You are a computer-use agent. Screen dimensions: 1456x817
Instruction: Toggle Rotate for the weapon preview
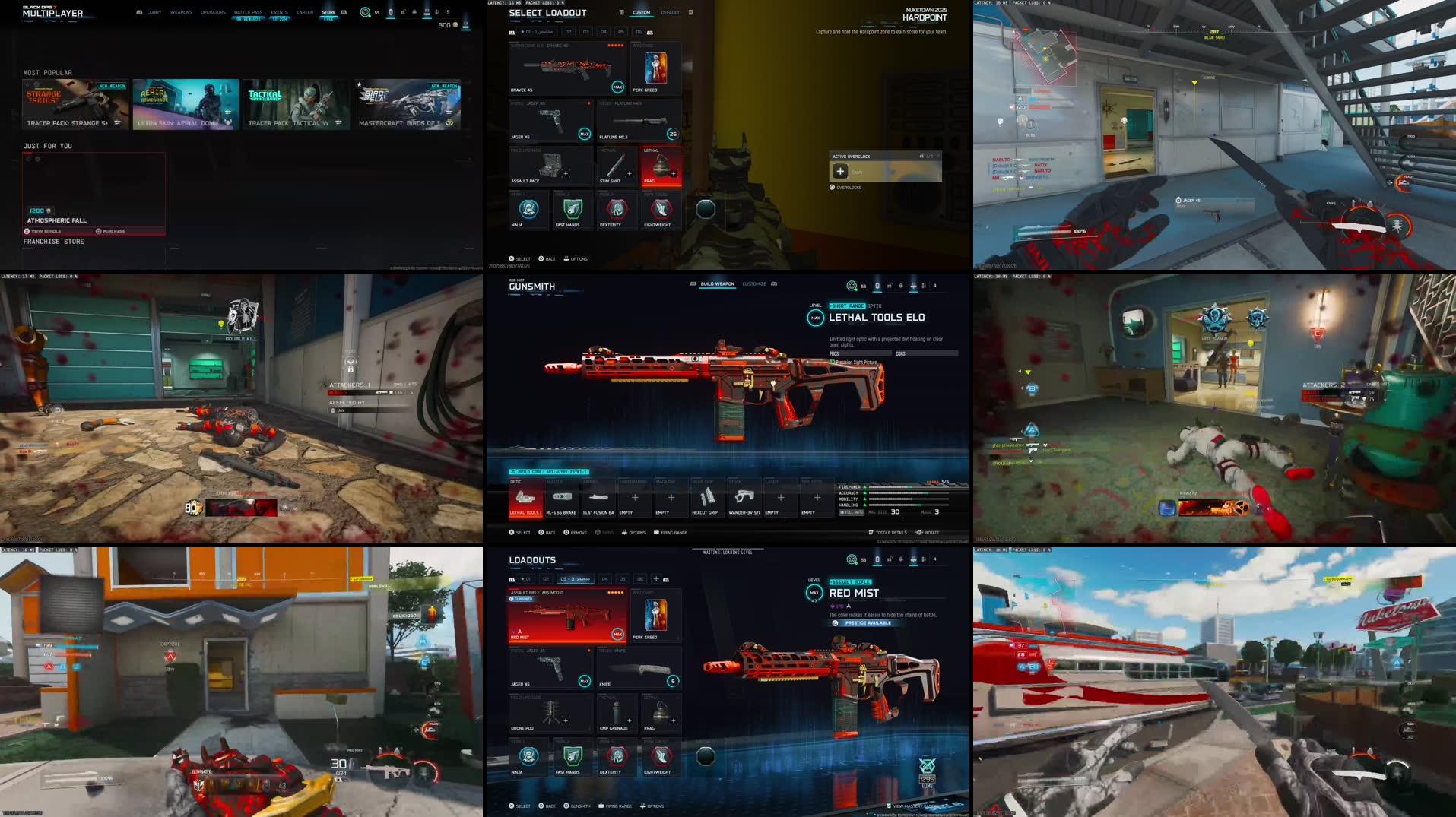pos(928,532)
